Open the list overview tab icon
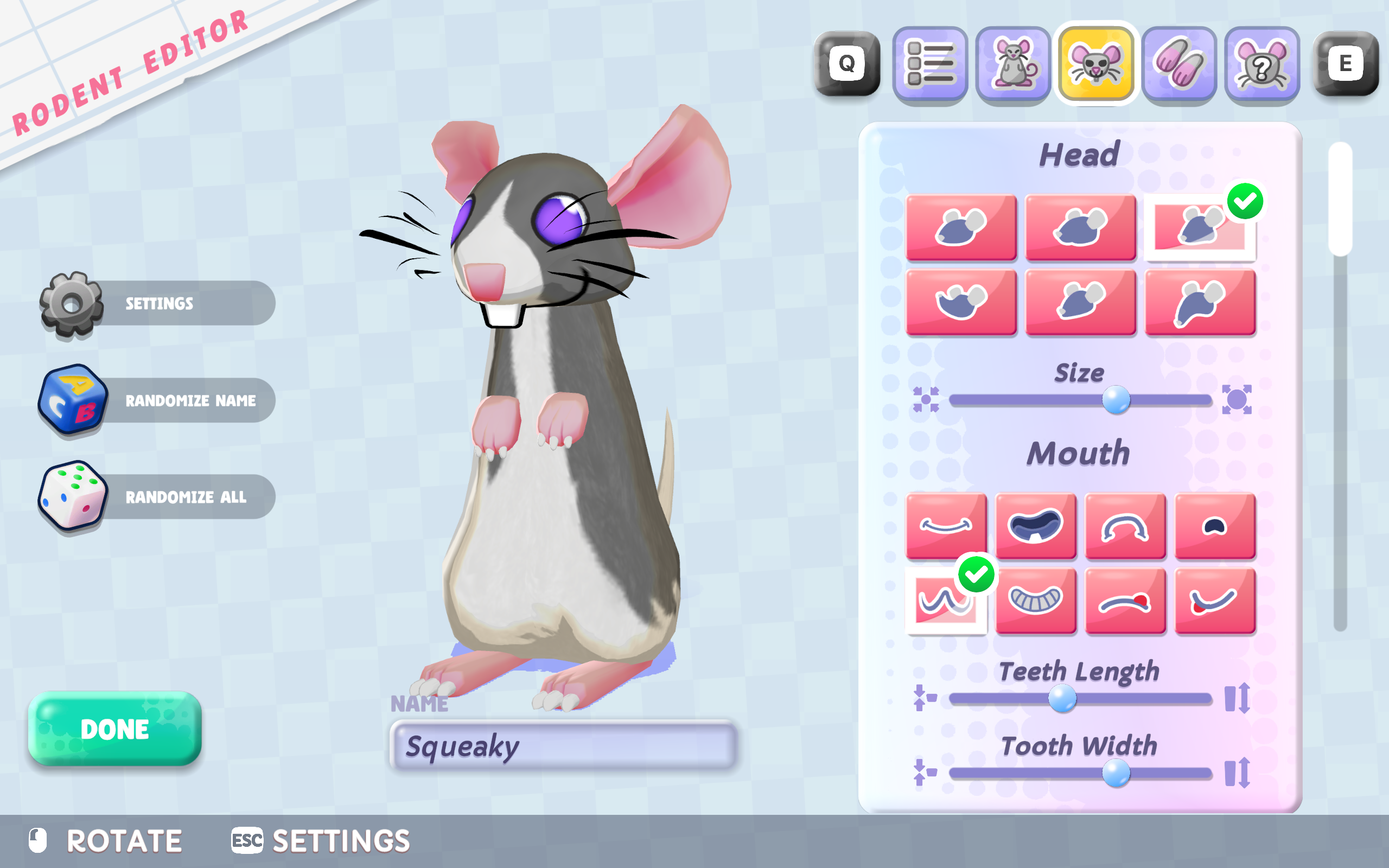Viewport: 1389px width, 868px height. point(930,62)
